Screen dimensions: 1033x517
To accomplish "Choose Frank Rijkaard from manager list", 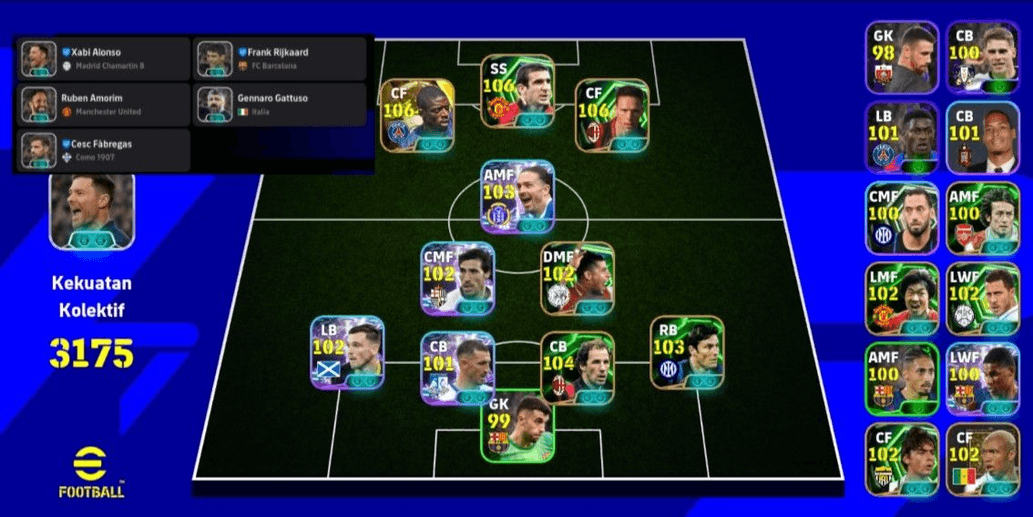I will click(280, 58).
